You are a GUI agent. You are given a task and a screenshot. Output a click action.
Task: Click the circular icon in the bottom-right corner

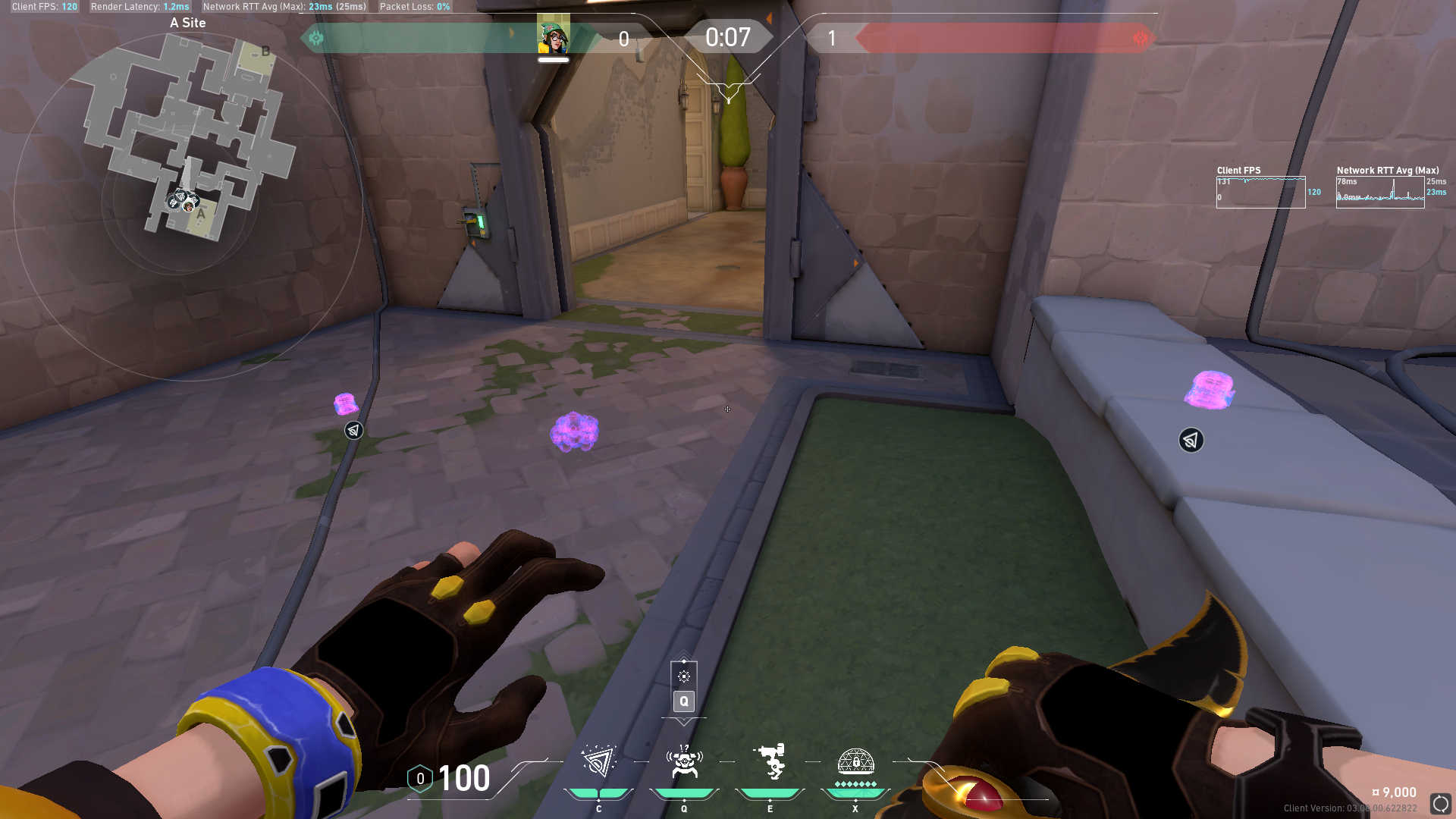[1440, 803]
